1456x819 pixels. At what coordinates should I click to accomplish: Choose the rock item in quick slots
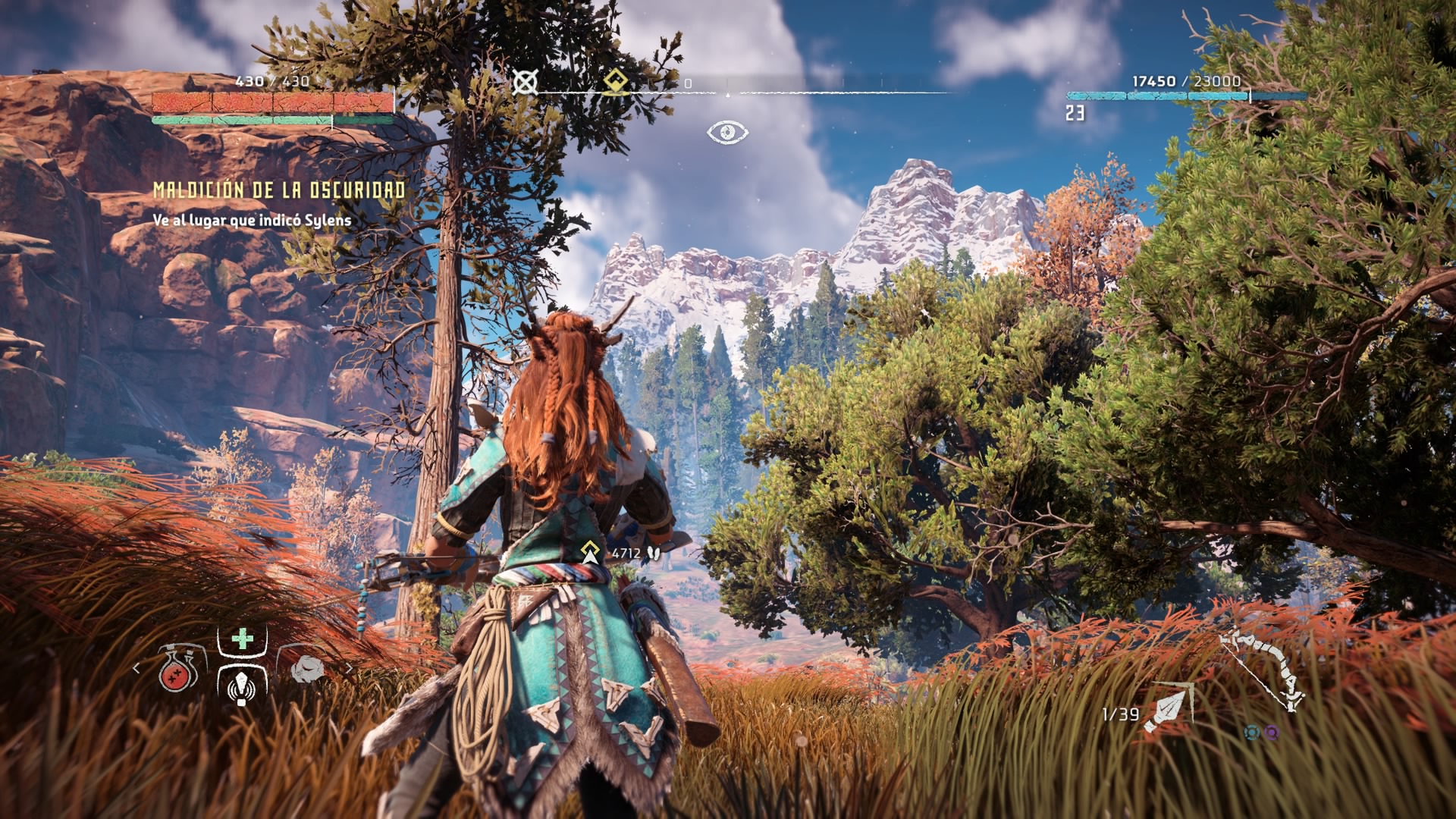point(307,669)
